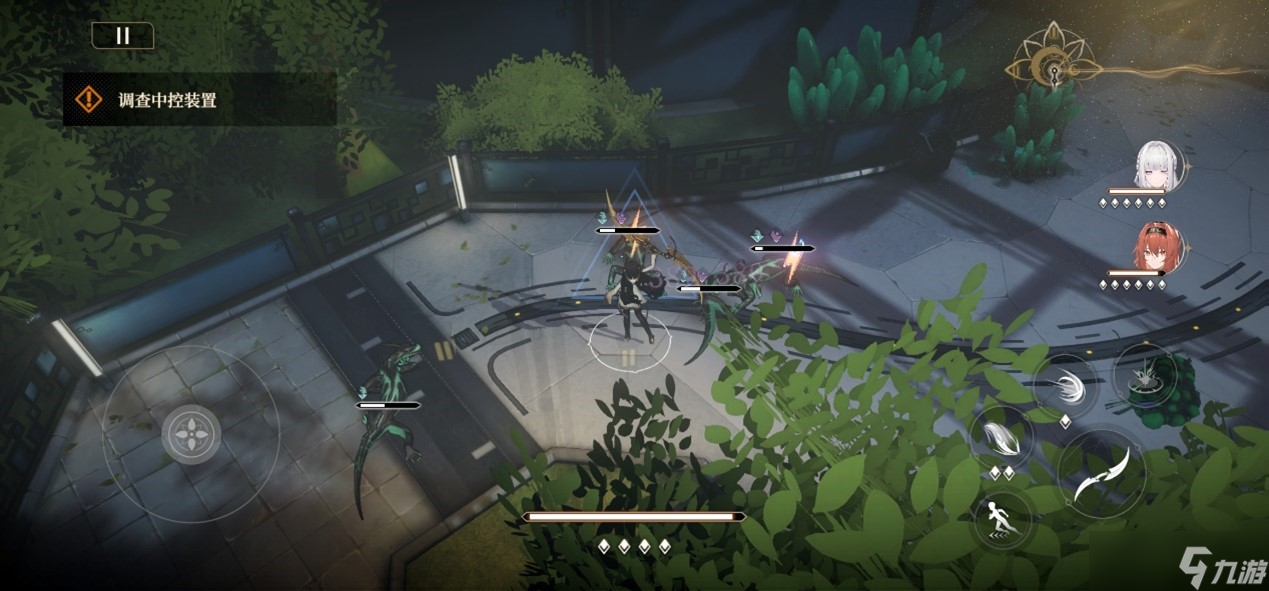Activate the ground-burst ultimate skill icon
This screenshot has height=591, width=1269.
click(x=1144, y=375)
